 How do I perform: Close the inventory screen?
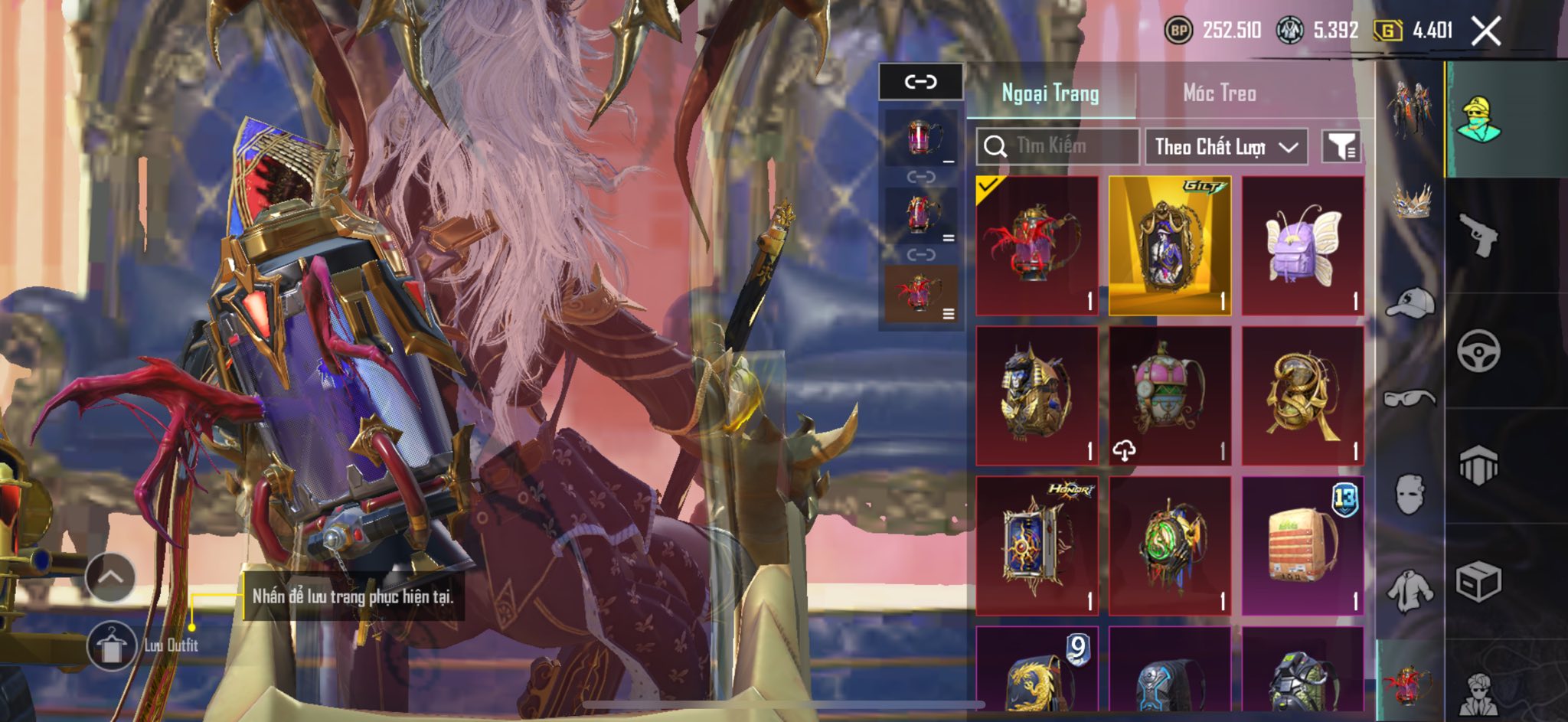point(1485,31)
